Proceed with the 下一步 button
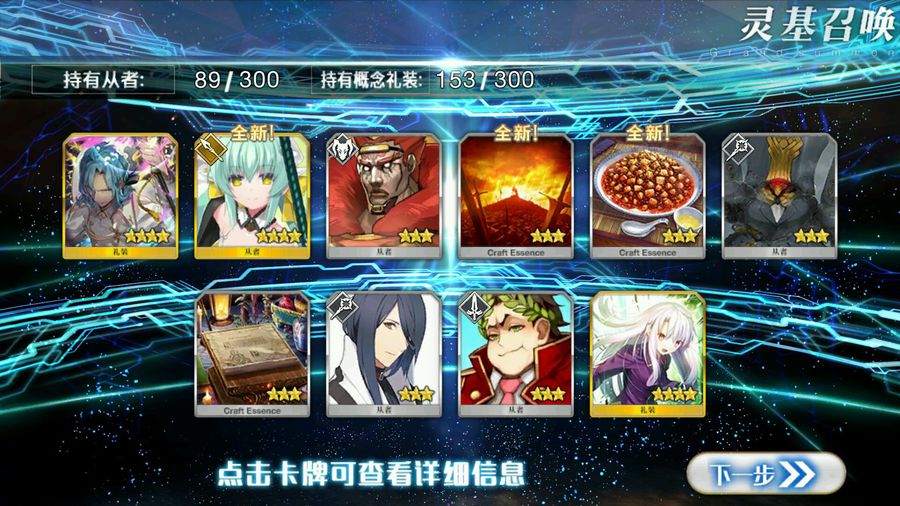 [765, 471]
